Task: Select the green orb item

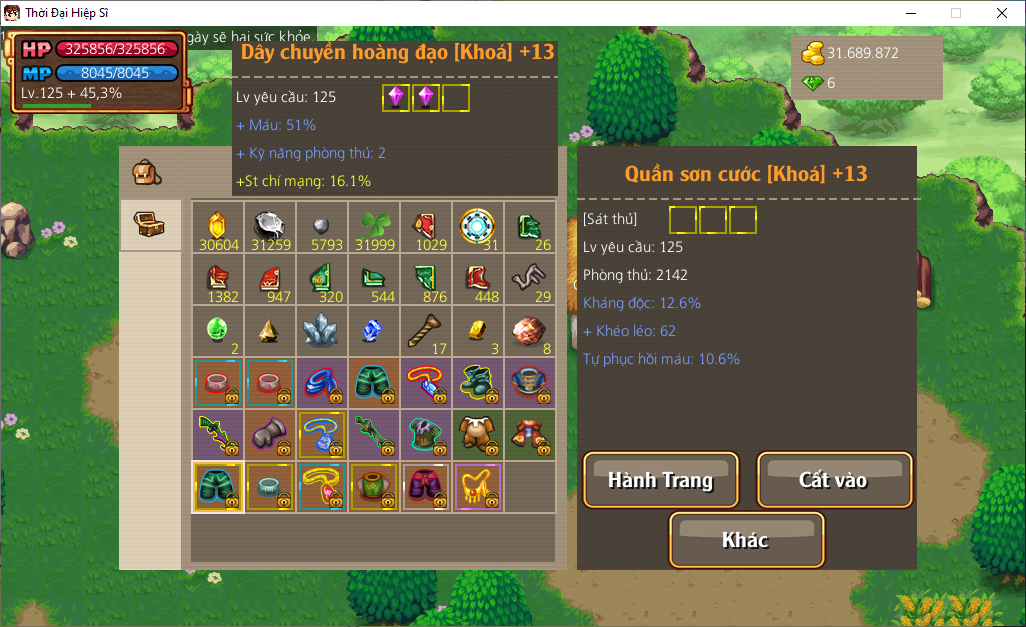Action: coord(218,331)
